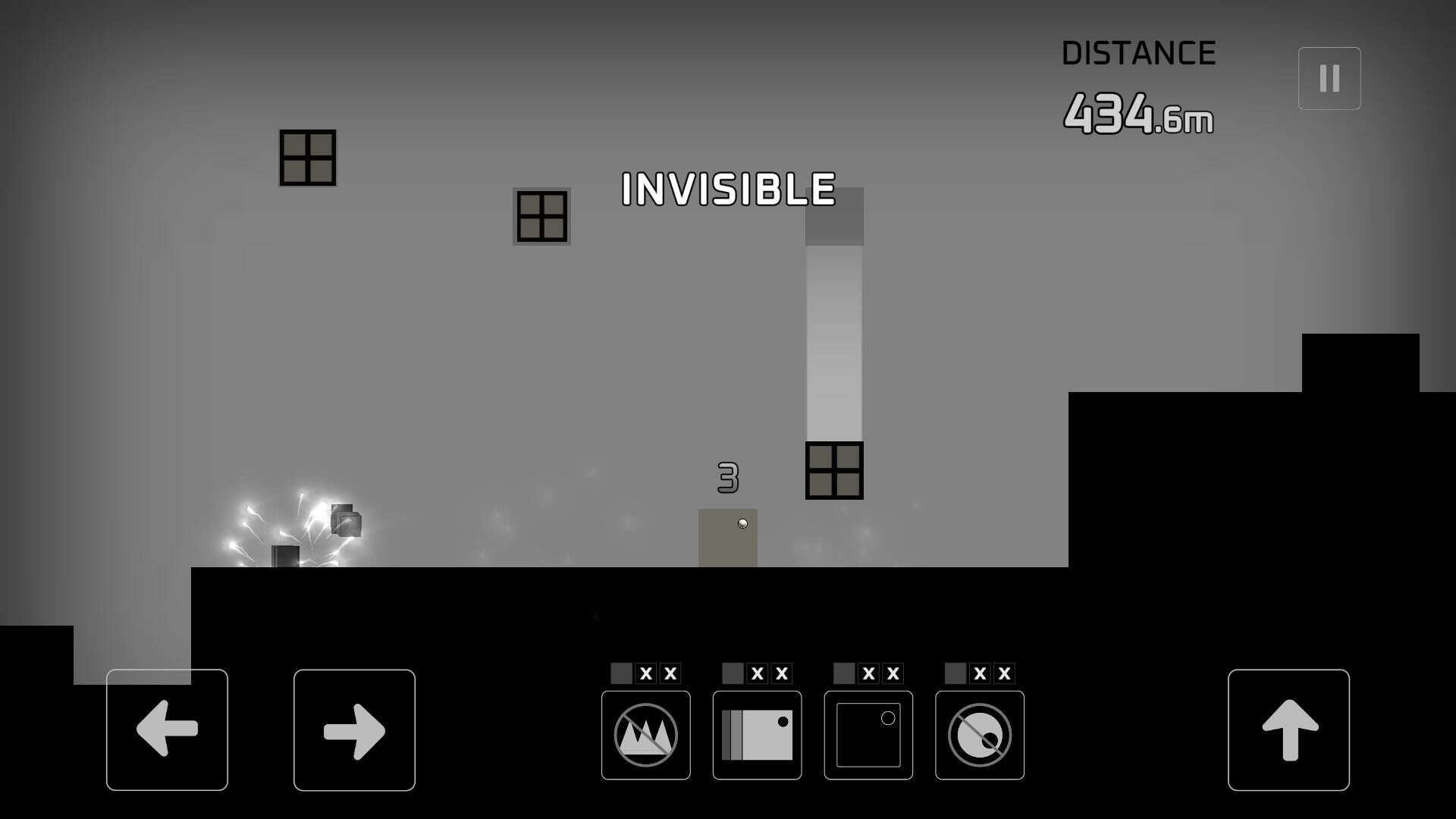Image resolution: width=1456 pixels, height=819 pixels.
Task: Tap the INVISIBLE status text
Action: click(727, 191)
